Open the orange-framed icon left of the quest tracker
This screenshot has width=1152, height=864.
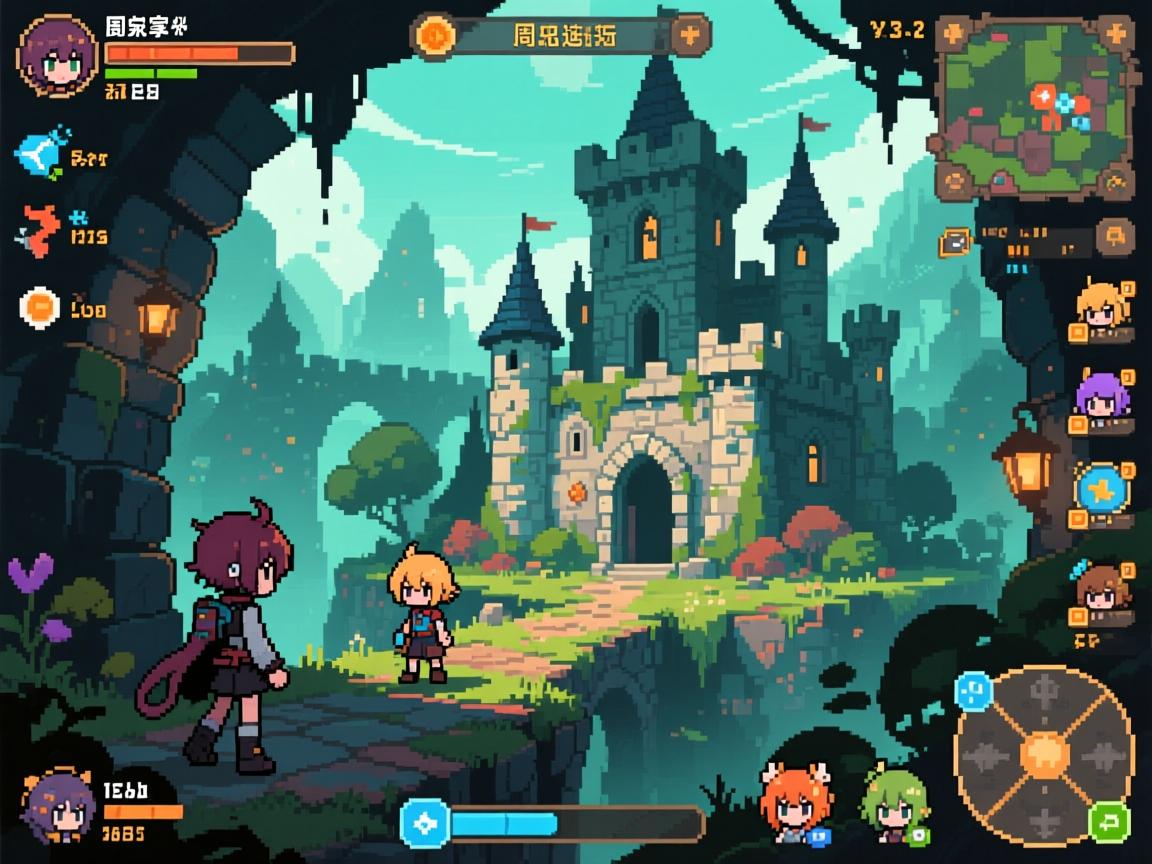[x=955, y=241]
